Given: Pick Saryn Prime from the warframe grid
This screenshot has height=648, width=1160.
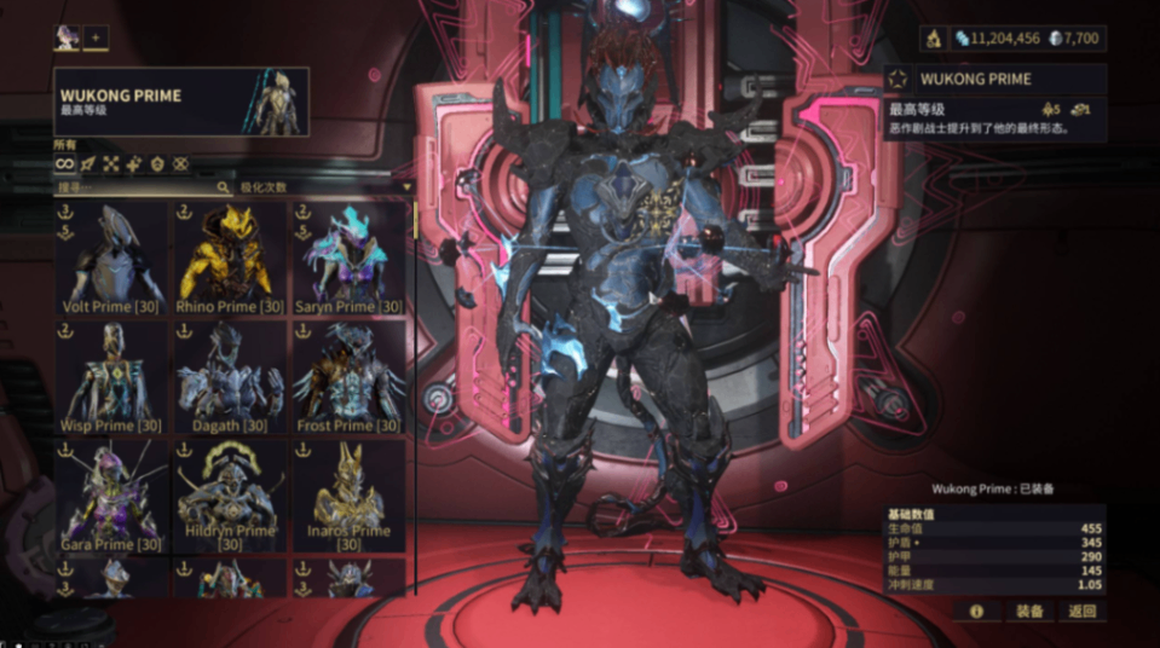Looking at the screenshot, I should point(348,259).
